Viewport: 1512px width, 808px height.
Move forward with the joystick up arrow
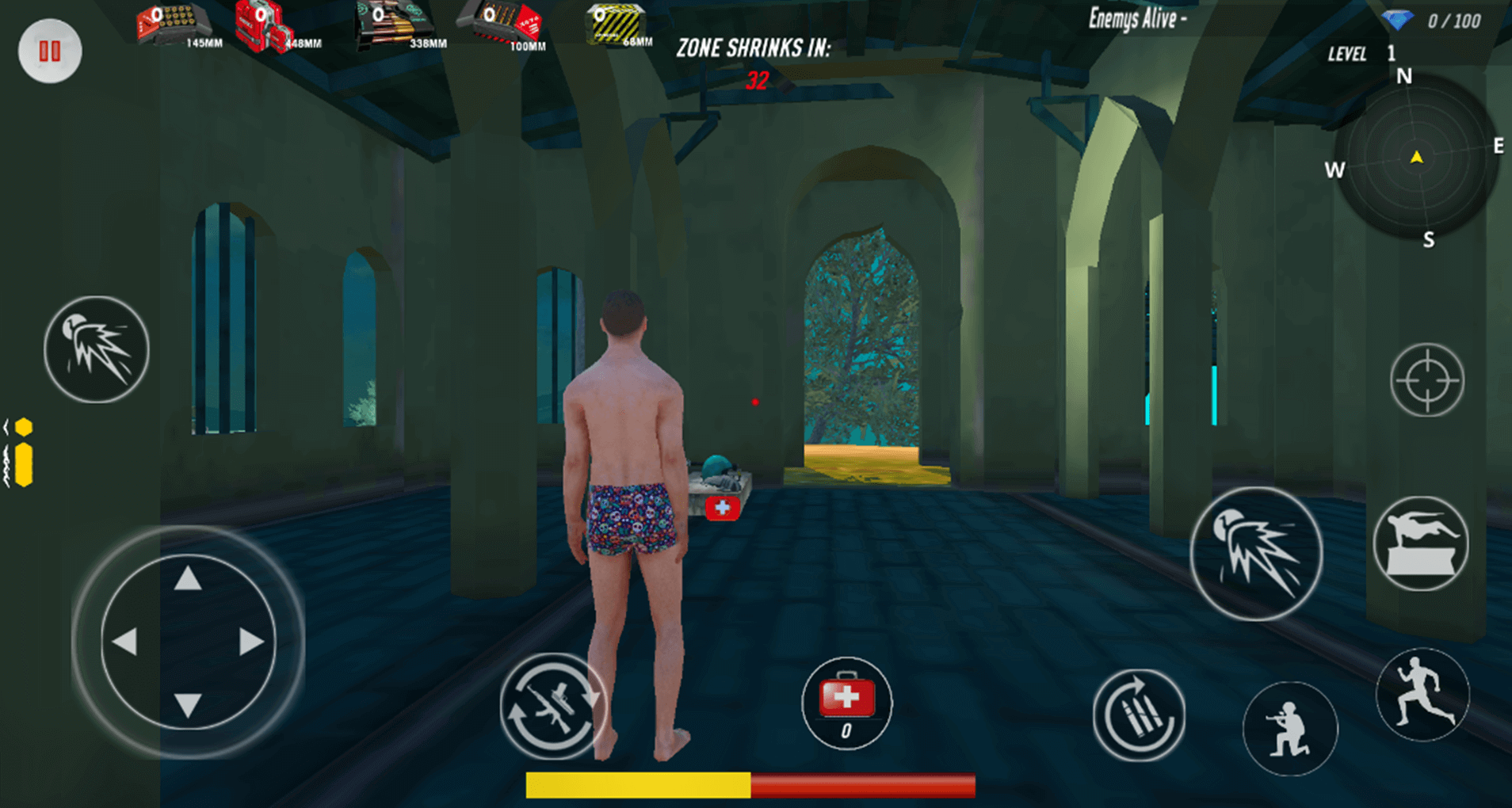(x=188, y=579)
